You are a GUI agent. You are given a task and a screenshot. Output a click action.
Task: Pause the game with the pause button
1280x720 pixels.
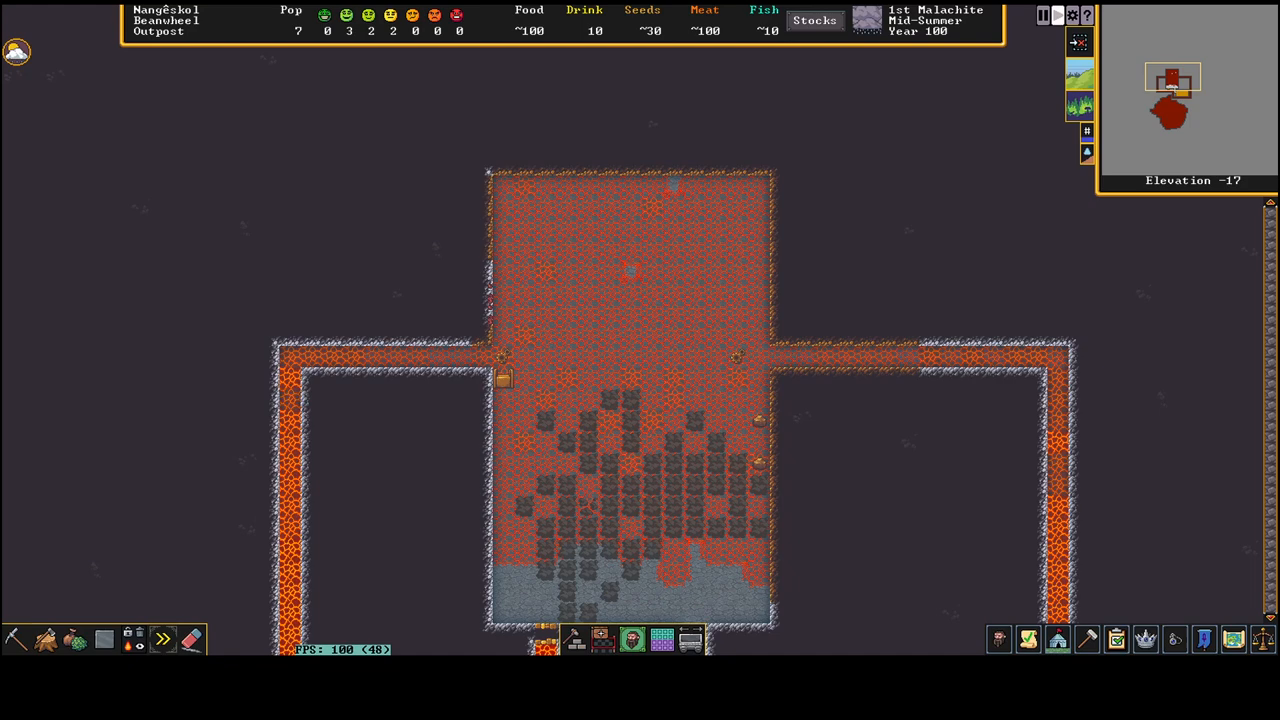pos(1043,15)
